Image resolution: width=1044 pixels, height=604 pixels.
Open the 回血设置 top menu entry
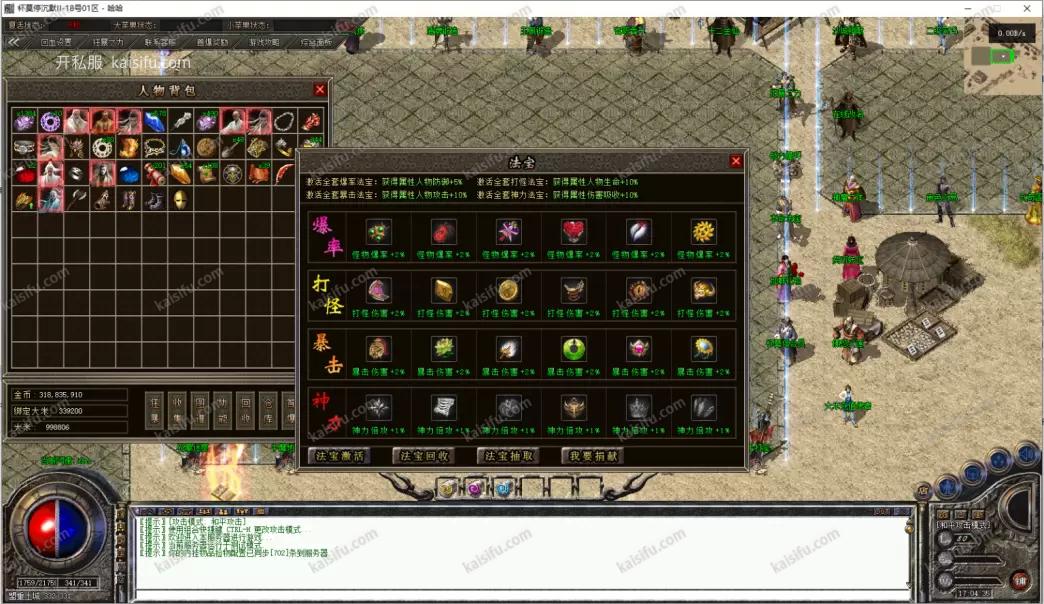pyautogui.click(x=56, y=42)
